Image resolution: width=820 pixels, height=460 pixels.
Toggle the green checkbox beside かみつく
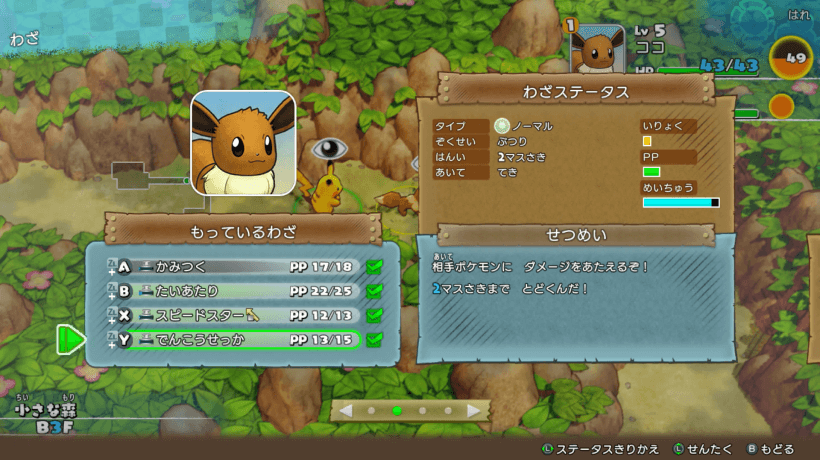point(375,267)
